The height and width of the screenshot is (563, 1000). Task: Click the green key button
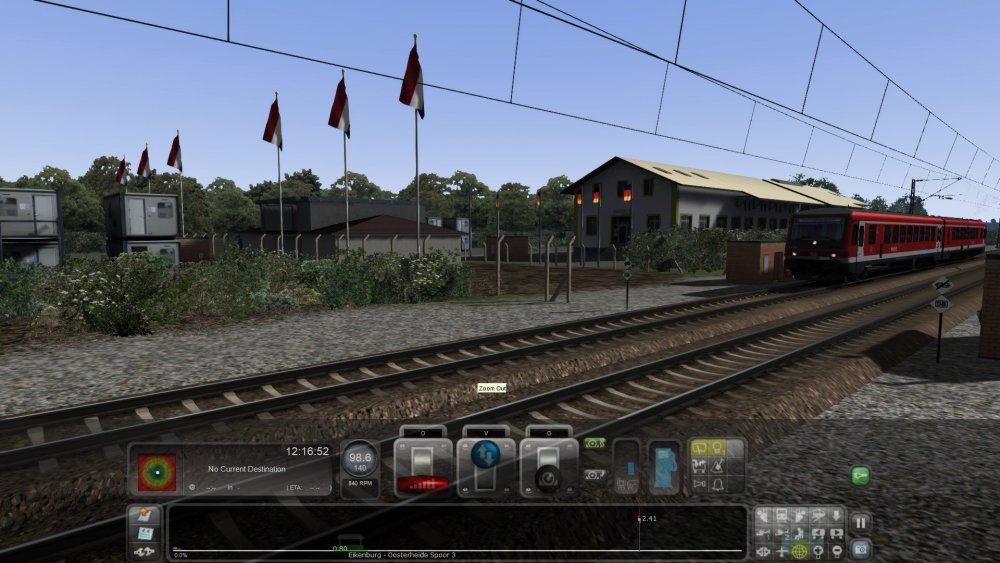(860, 475)
